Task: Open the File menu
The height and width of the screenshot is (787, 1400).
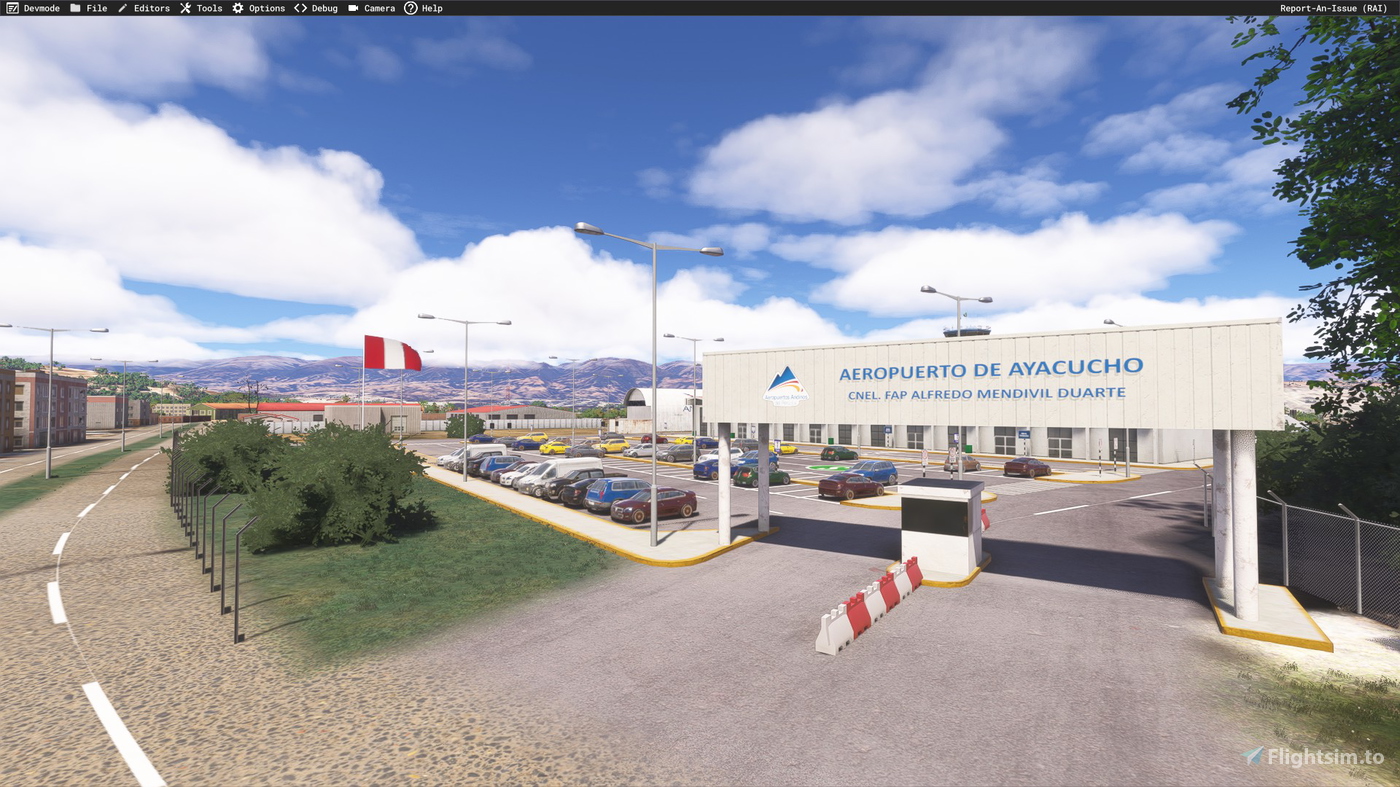Action: click(95, 7)
